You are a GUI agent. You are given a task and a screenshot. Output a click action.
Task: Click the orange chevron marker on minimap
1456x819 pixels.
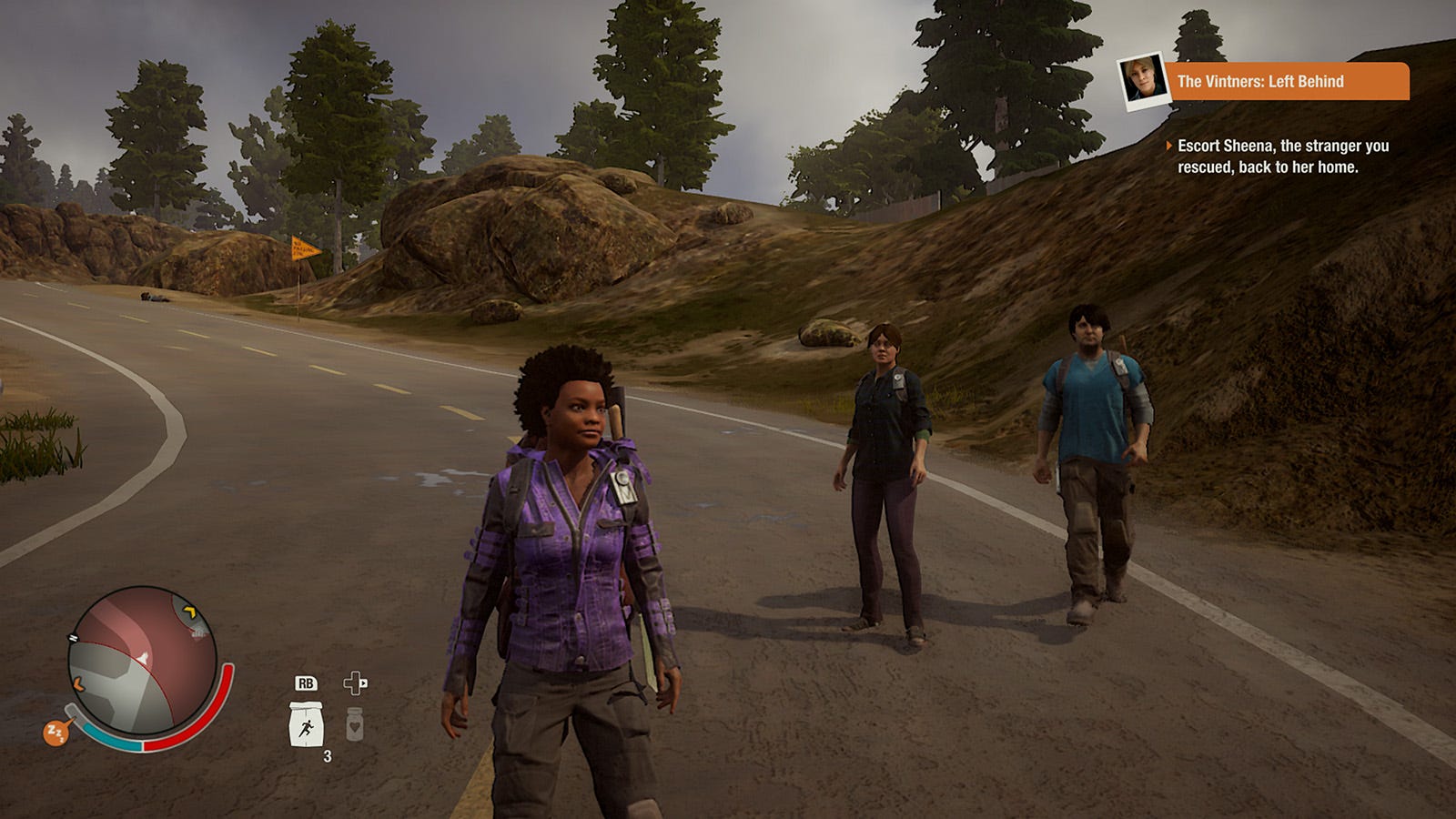pos(78,683)
